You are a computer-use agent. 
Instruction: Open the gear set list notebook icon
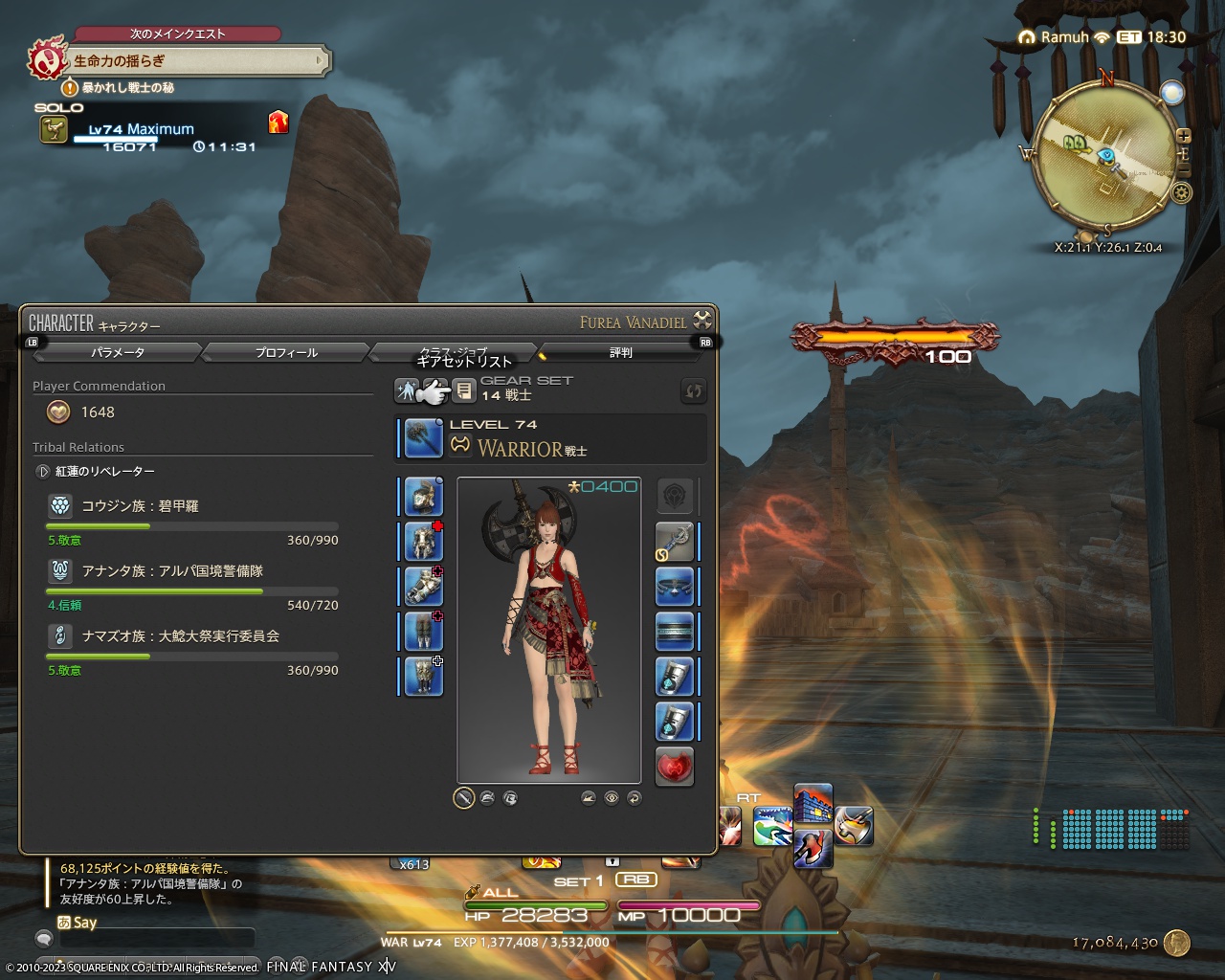[x=464, y=389]
